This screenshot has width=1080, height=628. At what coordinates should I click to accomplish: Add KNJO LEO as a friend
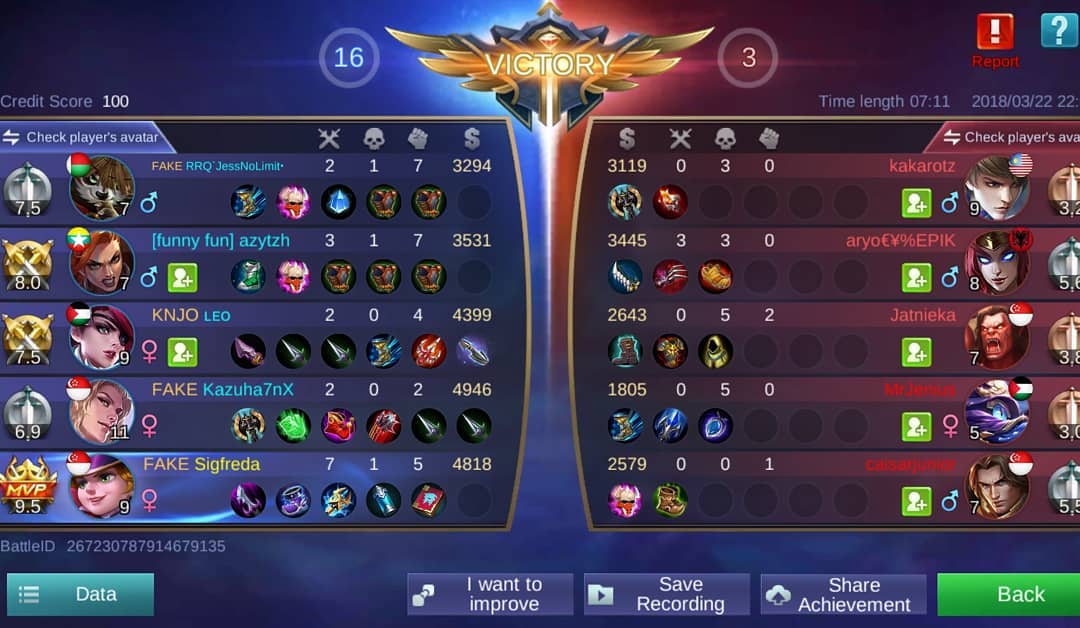[x=182, y=352]
